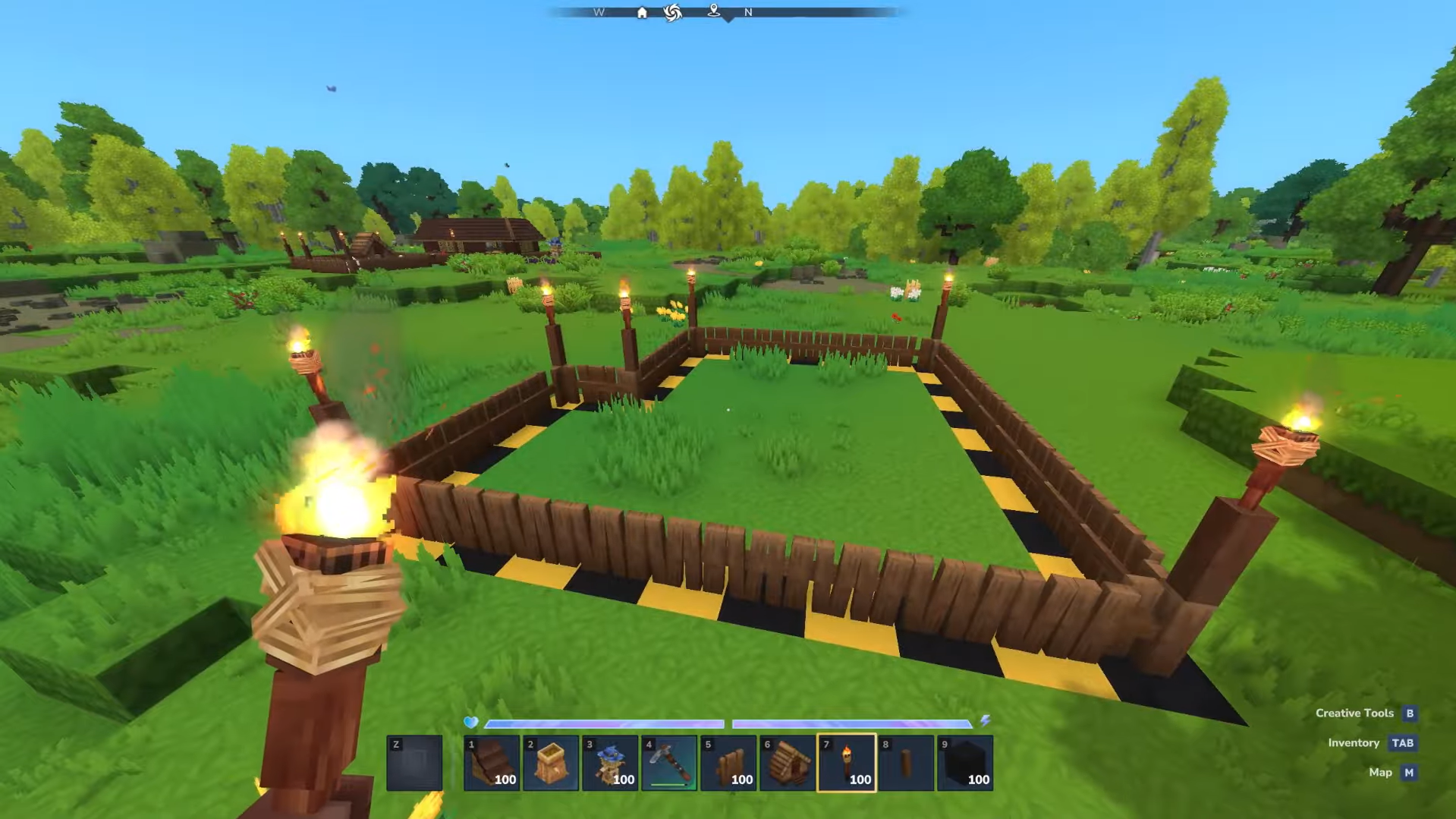Viewport: 1456px width, 819px height.
Task: Select the wooden post in slot 8
Action: click(x=907, y=761)
